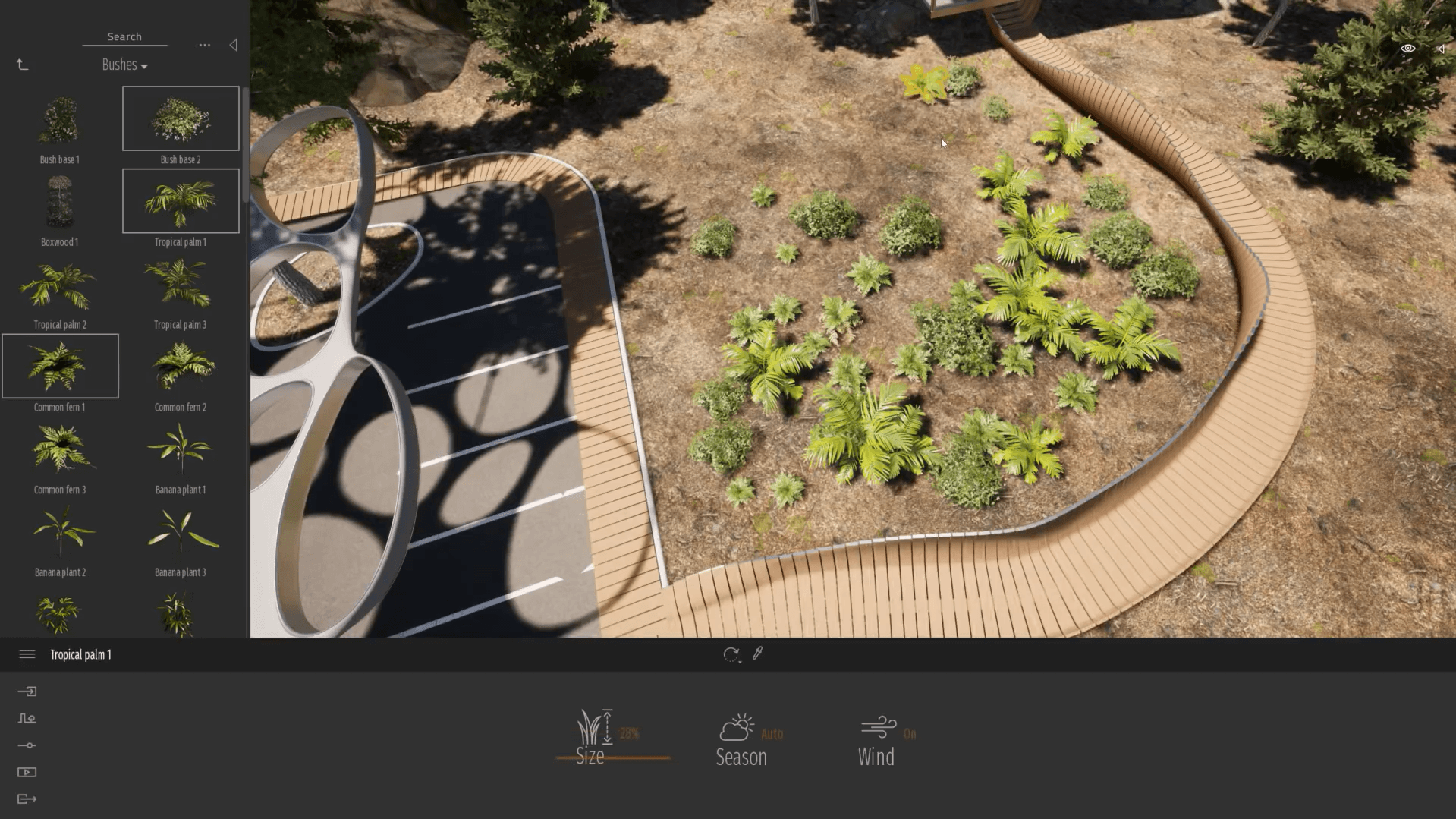The image size is (1456, 819).
Task: Click the Search field in the library
Action: coord(124,36)
